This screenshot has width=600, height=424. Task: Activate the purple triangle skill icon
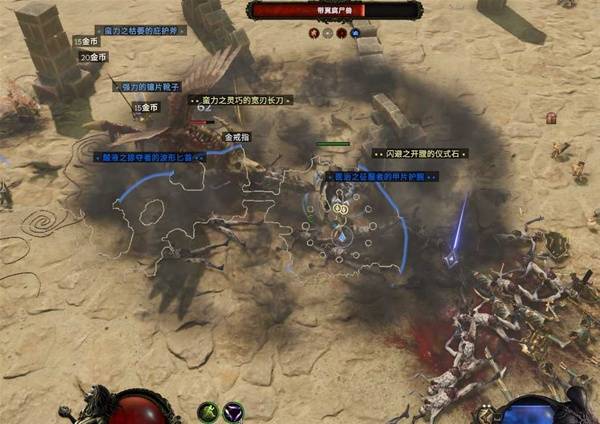[x=233, y=410]
